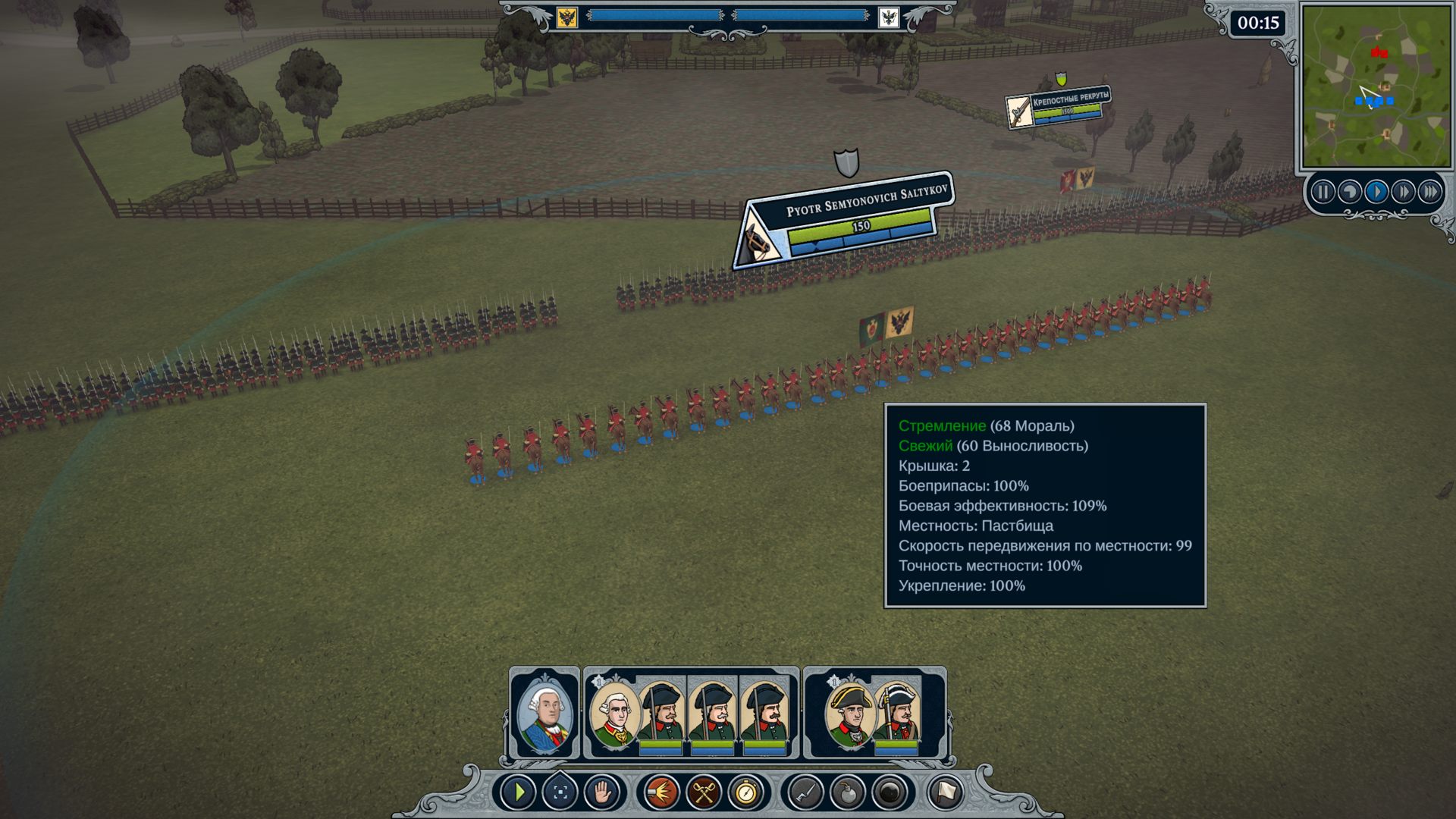The width and height of the screenshot is (1456, 819).
Task: Activate the stopwatch timing command
Action: click(746, 793)
